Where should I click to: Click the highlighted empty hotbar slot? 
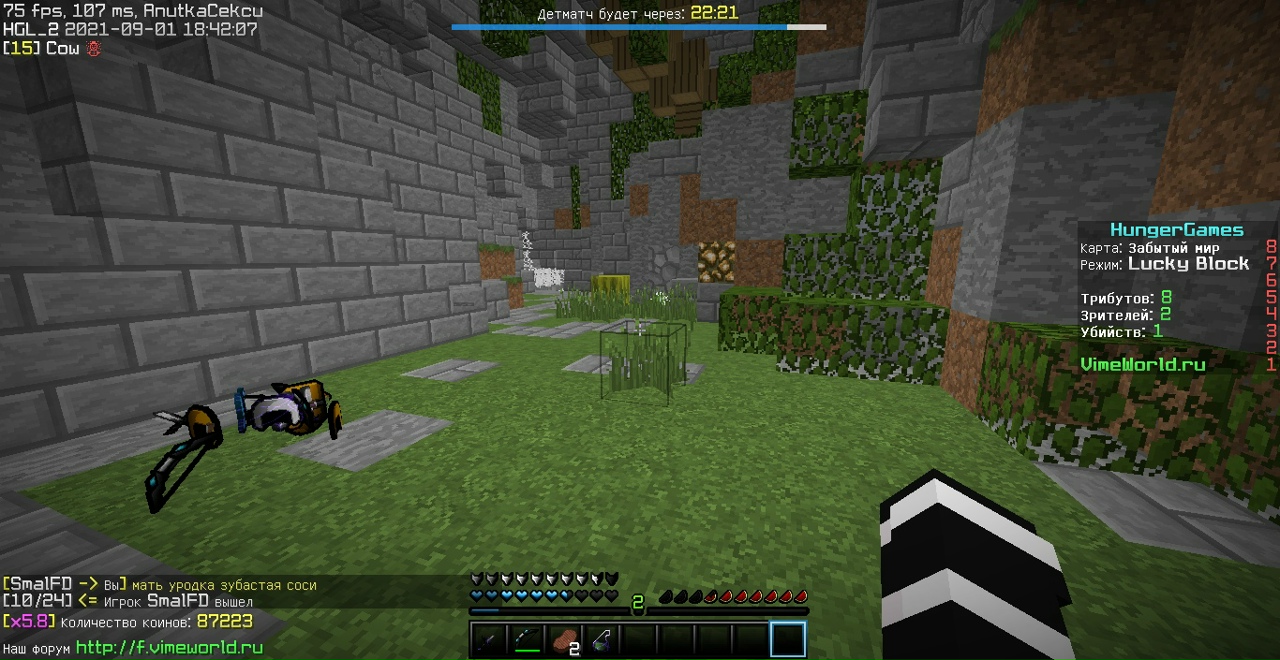pos(787,639)
